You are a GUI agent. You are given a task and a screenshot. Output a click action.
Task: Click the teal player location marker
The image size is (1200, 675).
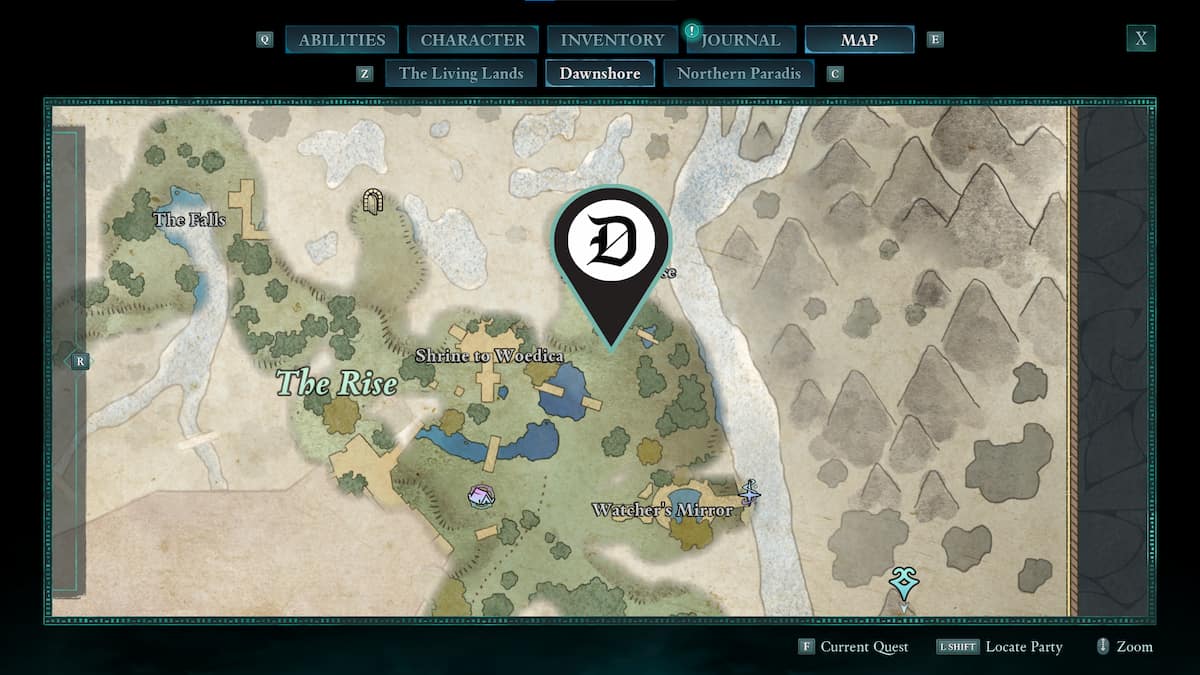coord(904,582)
